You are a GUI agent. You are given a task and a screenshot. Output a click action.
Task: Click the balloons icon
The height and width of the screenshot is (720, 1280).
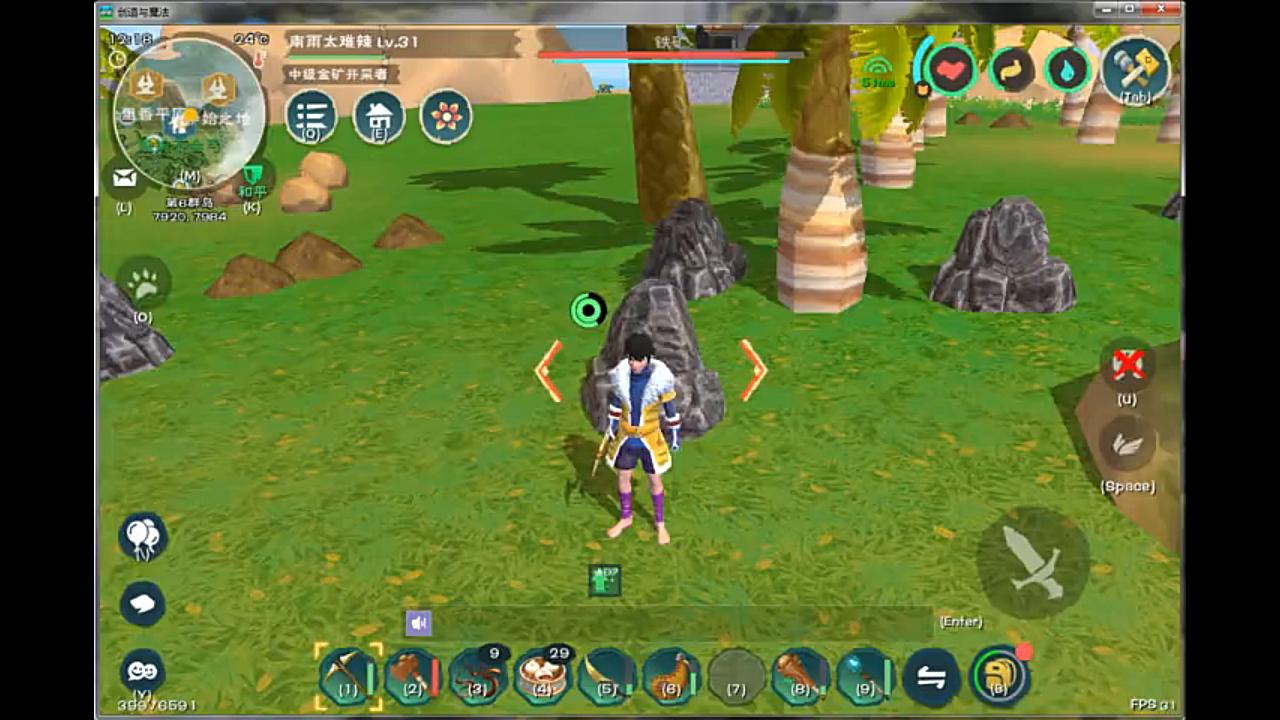click(142, 536)
